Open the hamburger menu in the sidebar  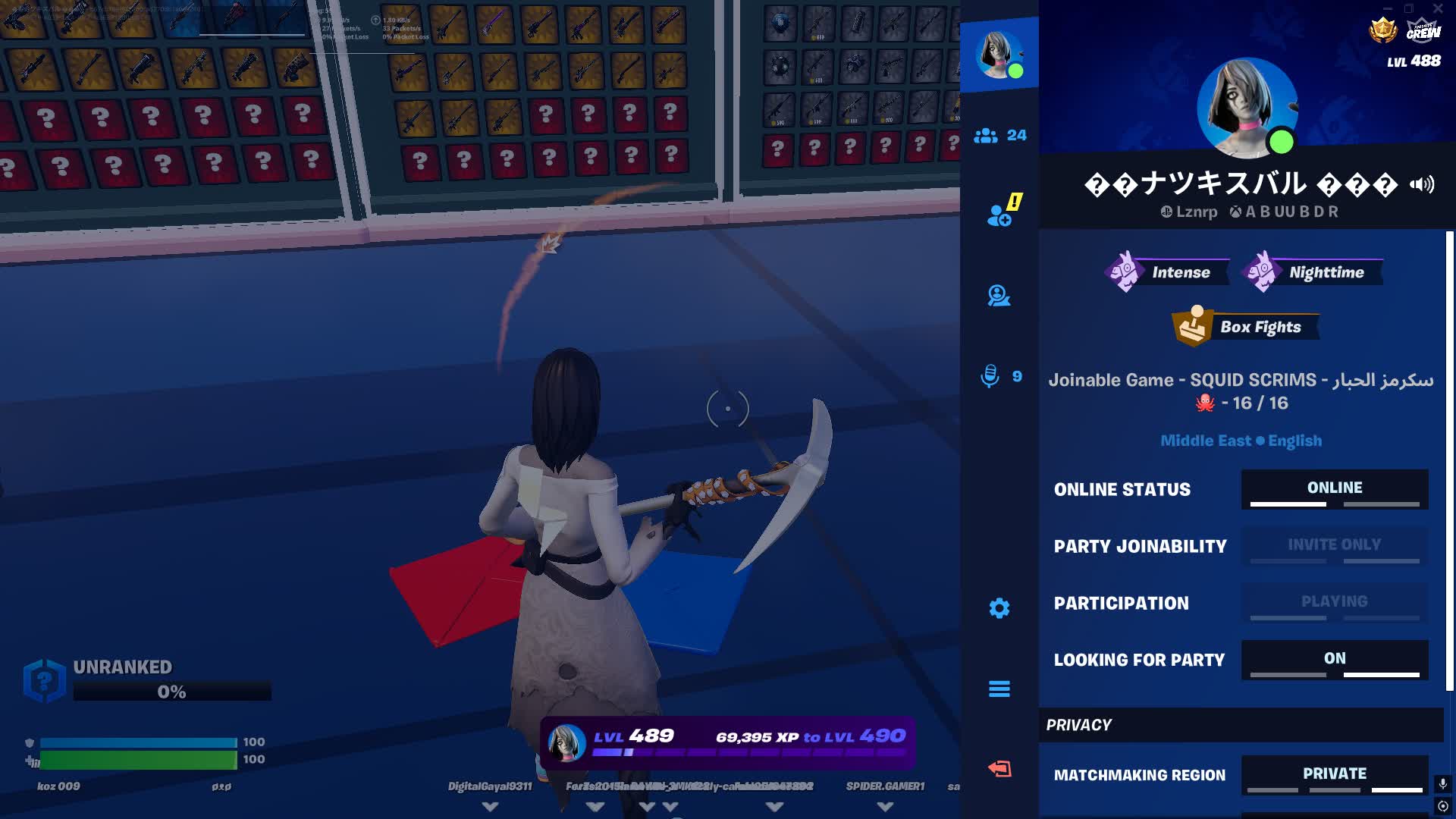(x=999, y=689)
